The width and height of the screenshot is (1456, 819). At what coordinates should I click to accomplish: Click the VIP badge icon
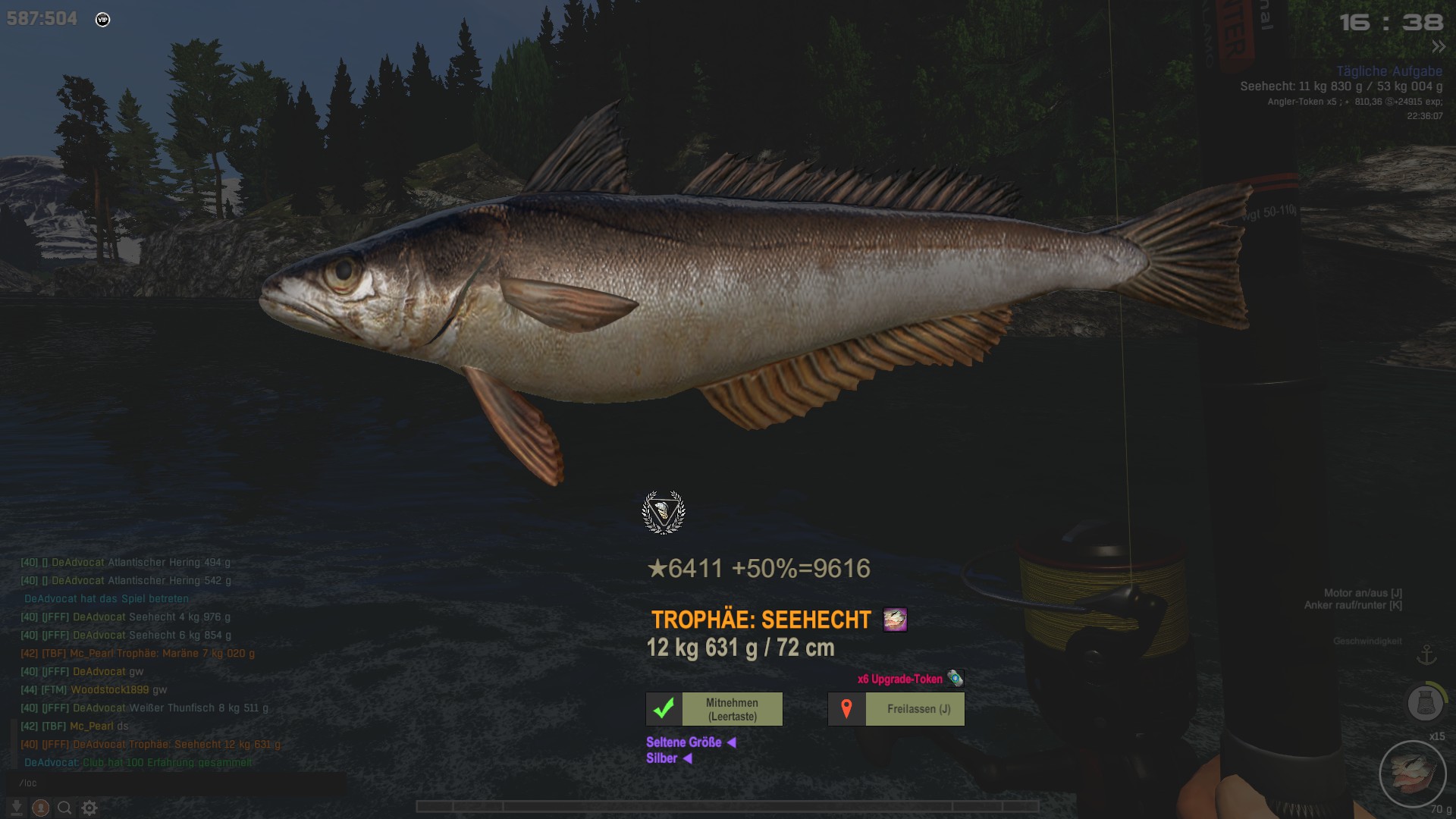(103, 20)
